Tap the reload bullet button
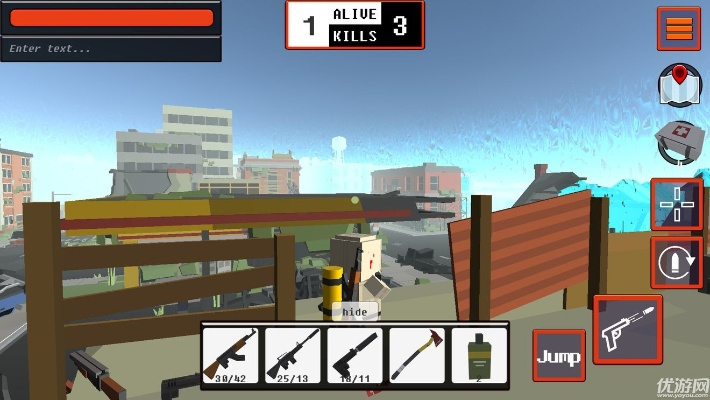This screenshot has width=710, height=400. tap(675, 262)
